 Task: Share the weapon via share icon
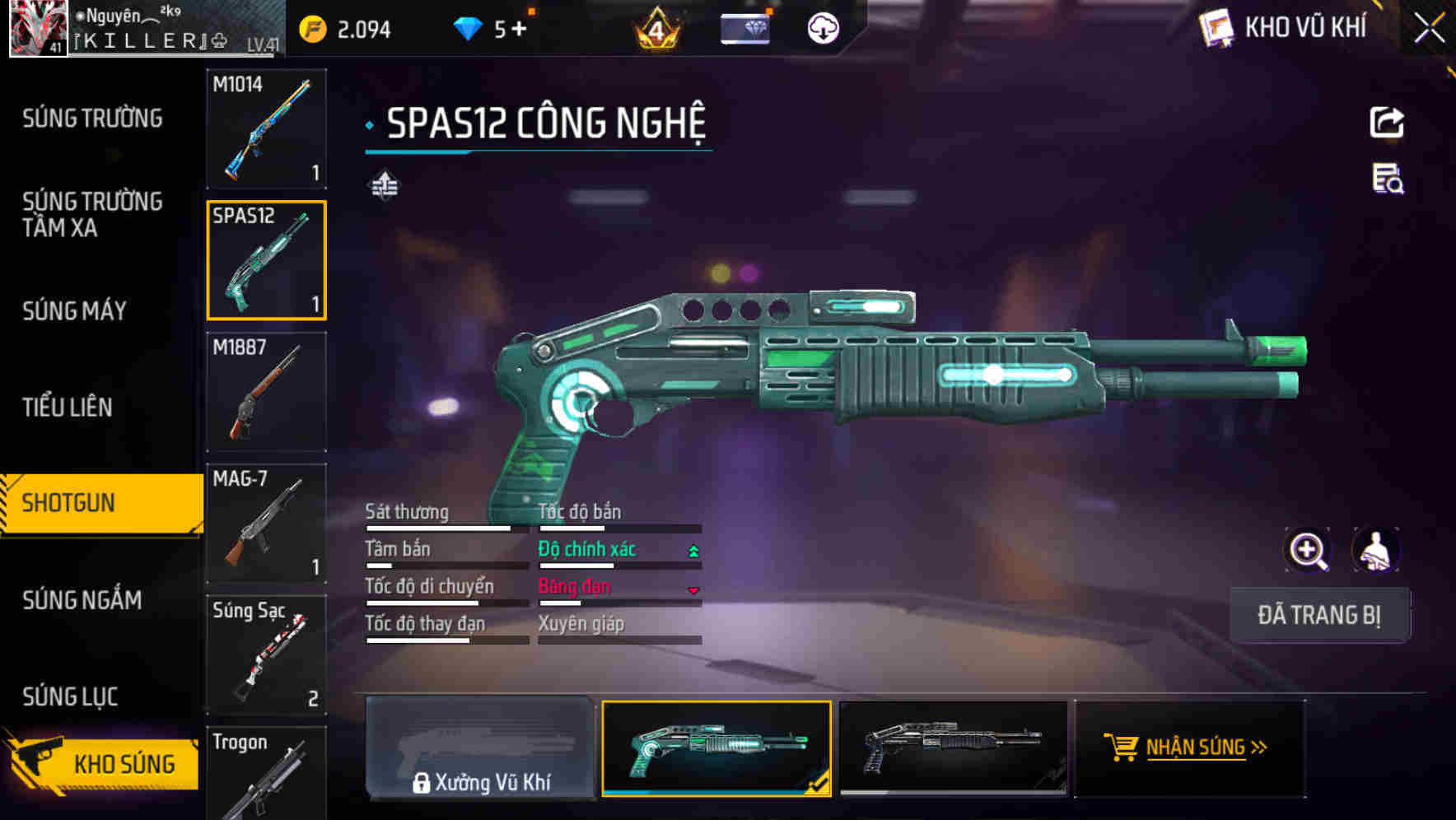coord(1387,123)
